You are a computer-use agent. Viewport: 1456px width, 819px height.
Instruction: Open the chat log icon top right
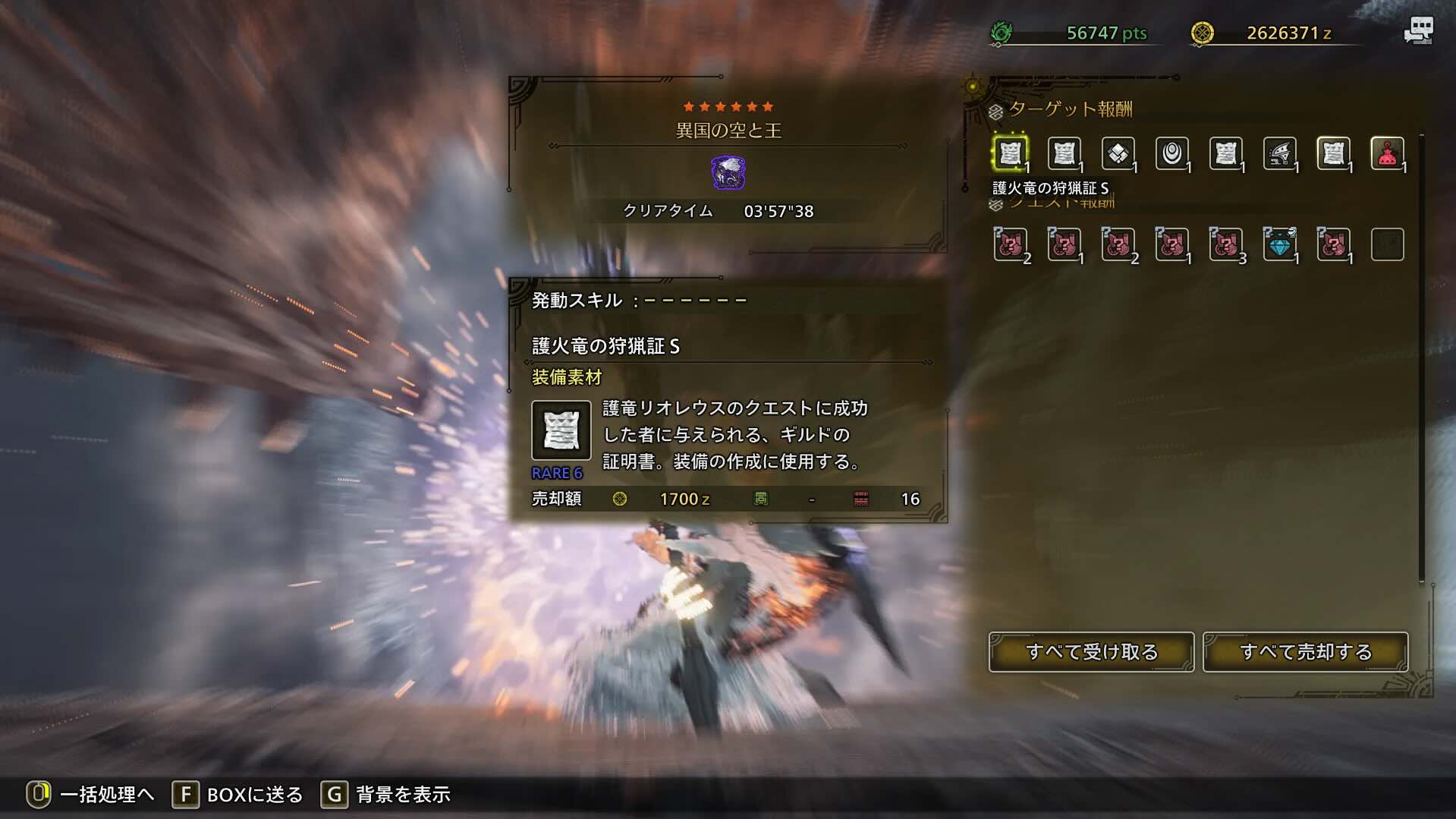(1420, 30)
